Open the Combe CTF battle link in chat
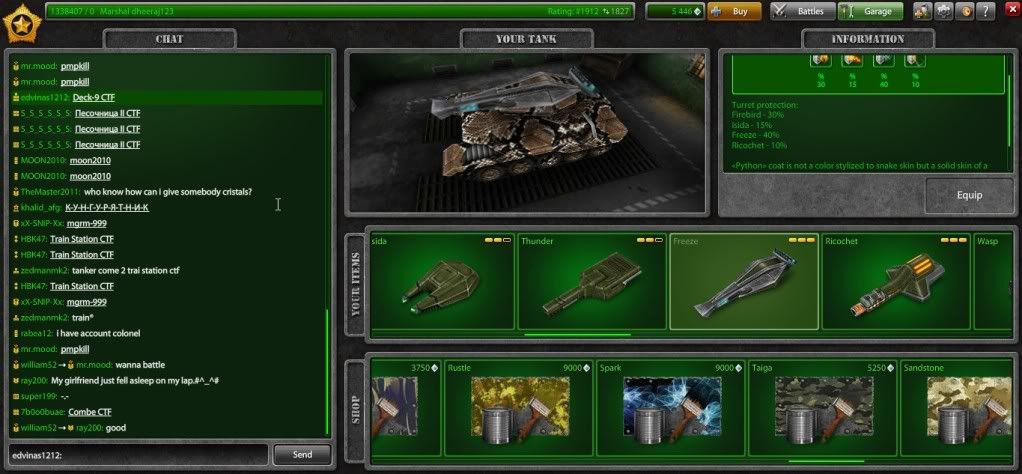This screenshot has width=1022, height=474. (x=89, y=412)
